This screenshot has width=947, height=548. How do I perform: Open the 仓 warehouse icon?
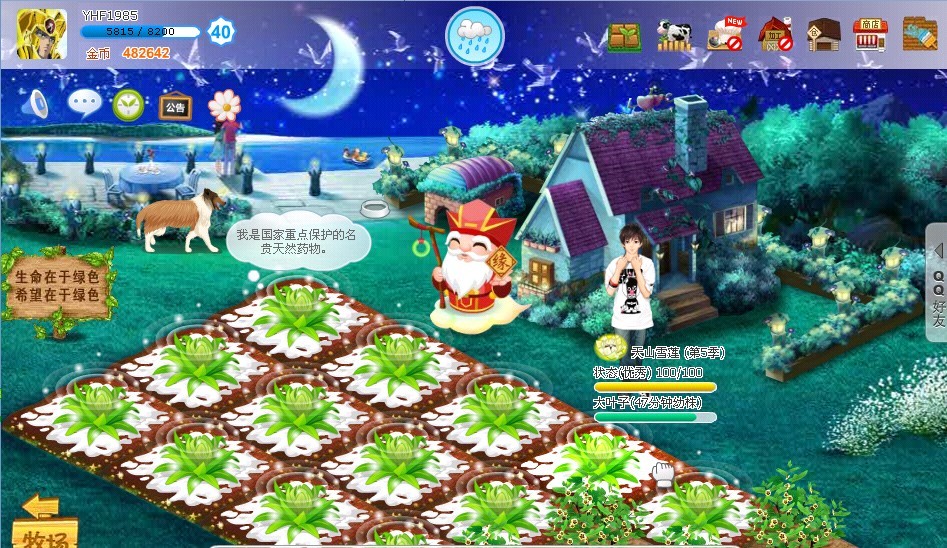click(x=823, y=35)
